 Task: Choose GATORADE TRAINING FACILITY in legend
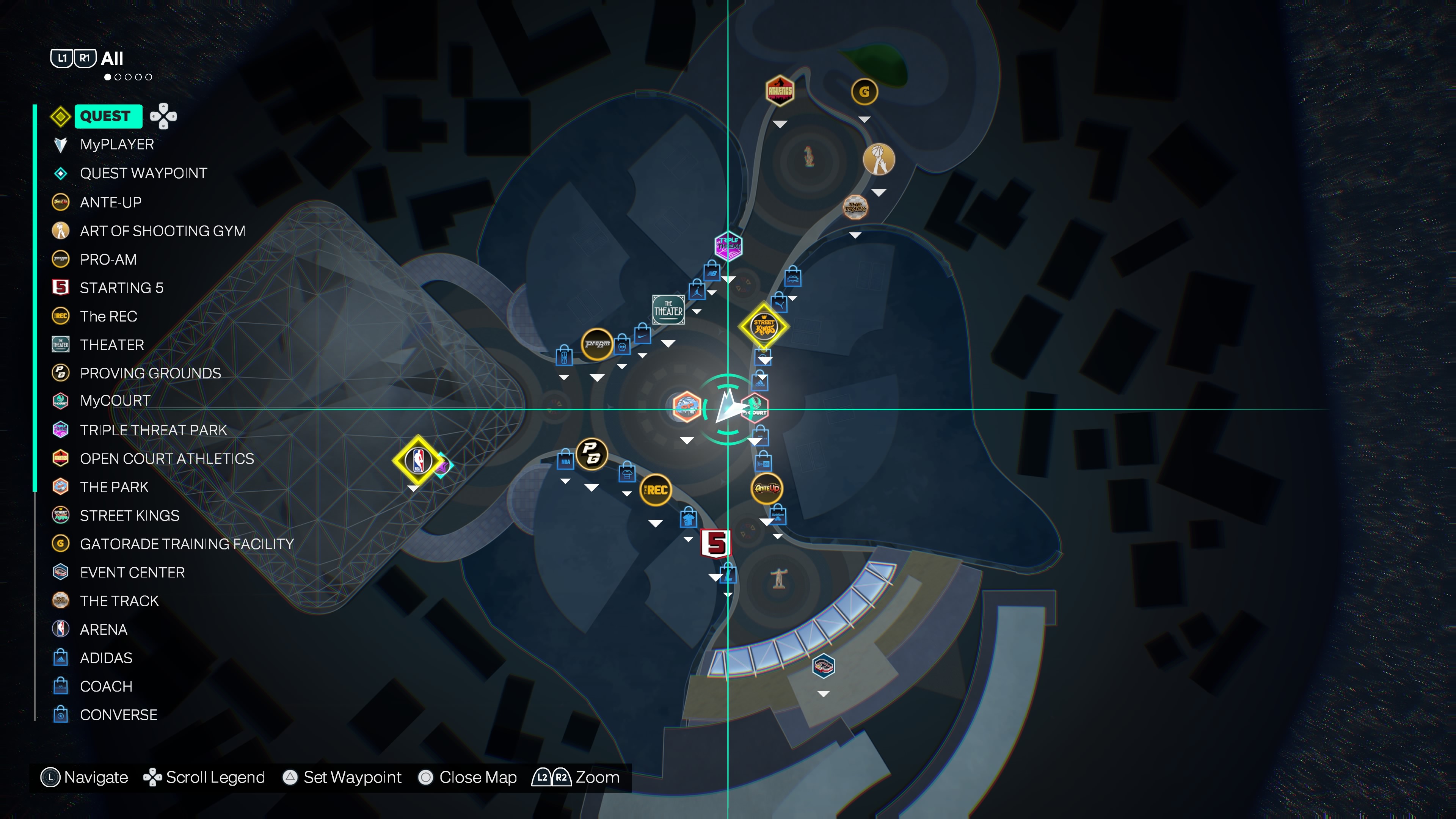click(187, 544)
